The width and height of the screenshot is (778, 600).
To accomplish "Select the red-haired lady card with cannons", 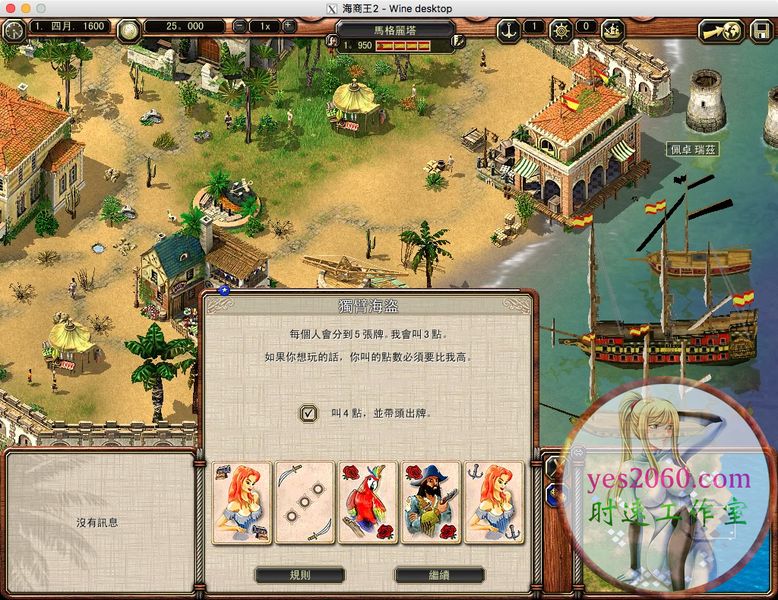I will [x=243, y=502].
